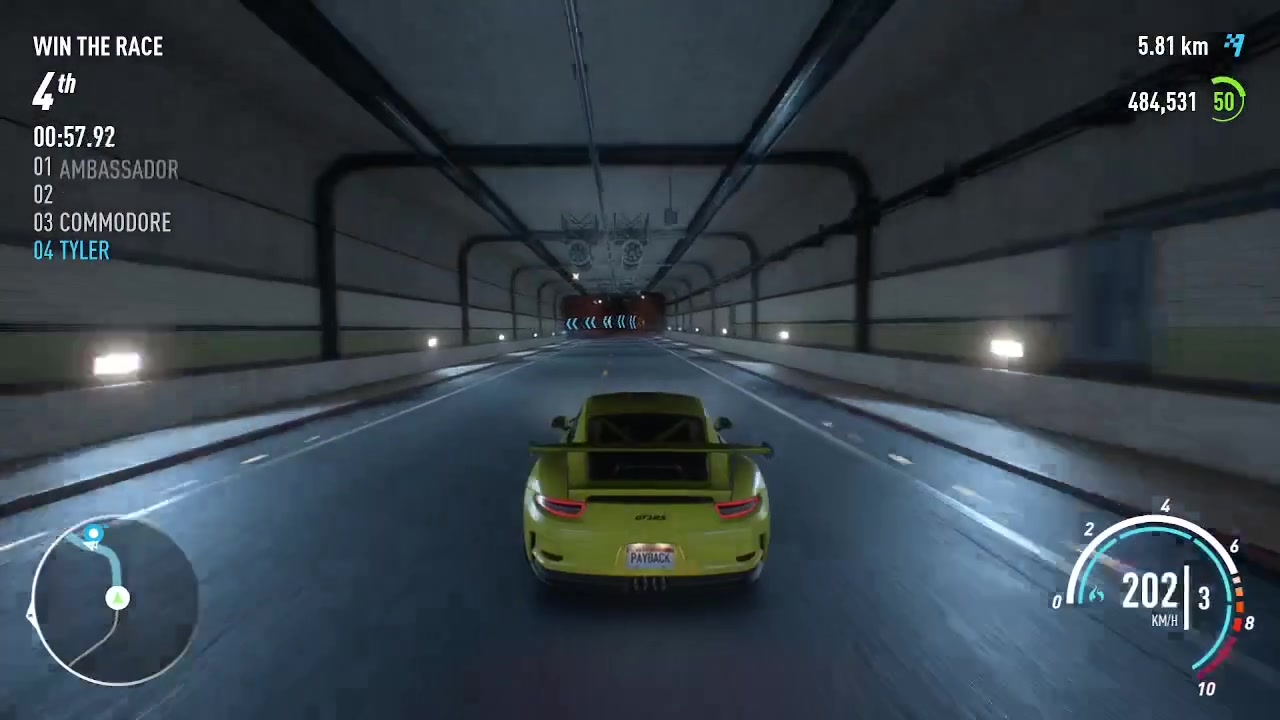Click the gear indicator showing 3
1280x720 pixels.
[1205, 597]
